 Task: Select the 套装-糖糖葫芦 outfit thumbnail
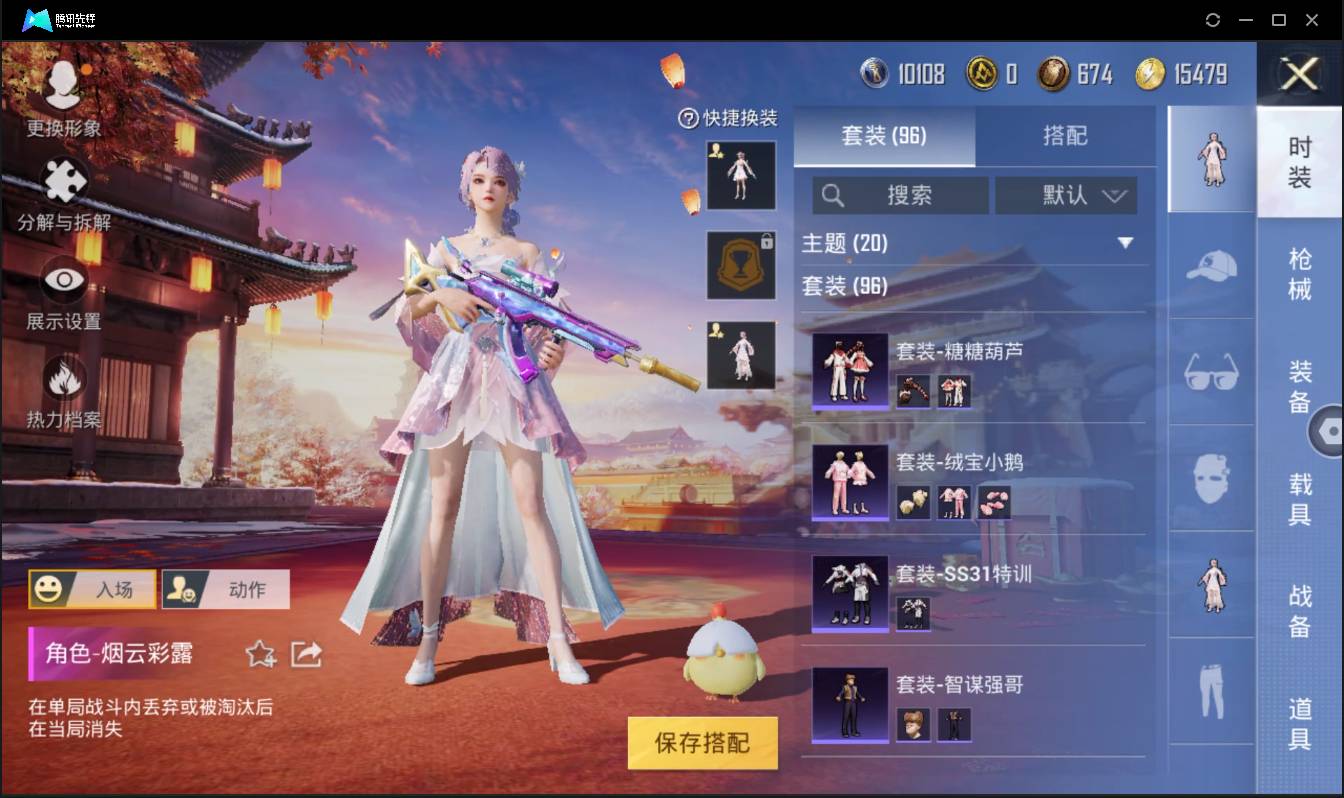[851, 372]
